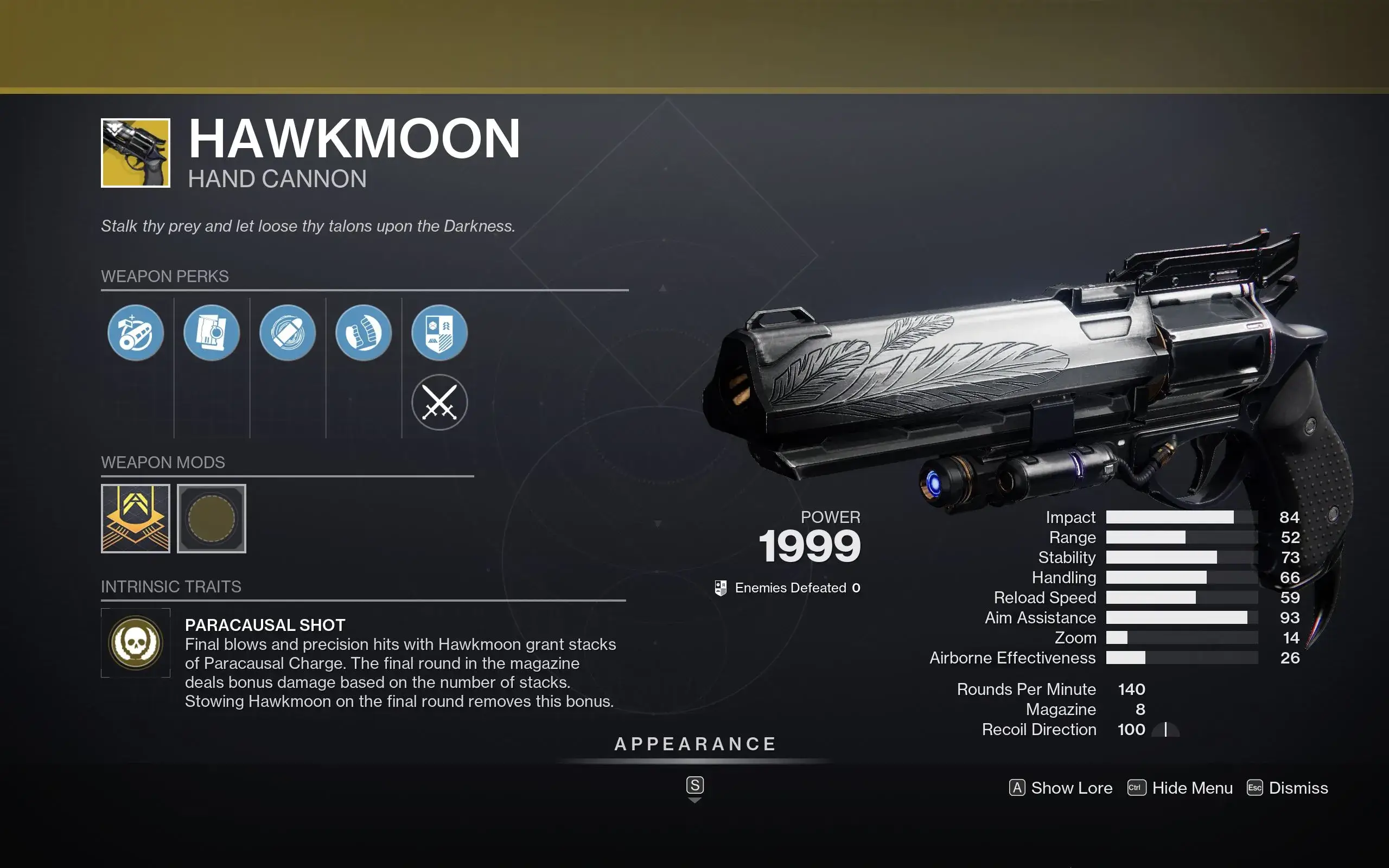
Task: Open the Paracausal Shot intrinsic trait icon
Action: [136, 642]
